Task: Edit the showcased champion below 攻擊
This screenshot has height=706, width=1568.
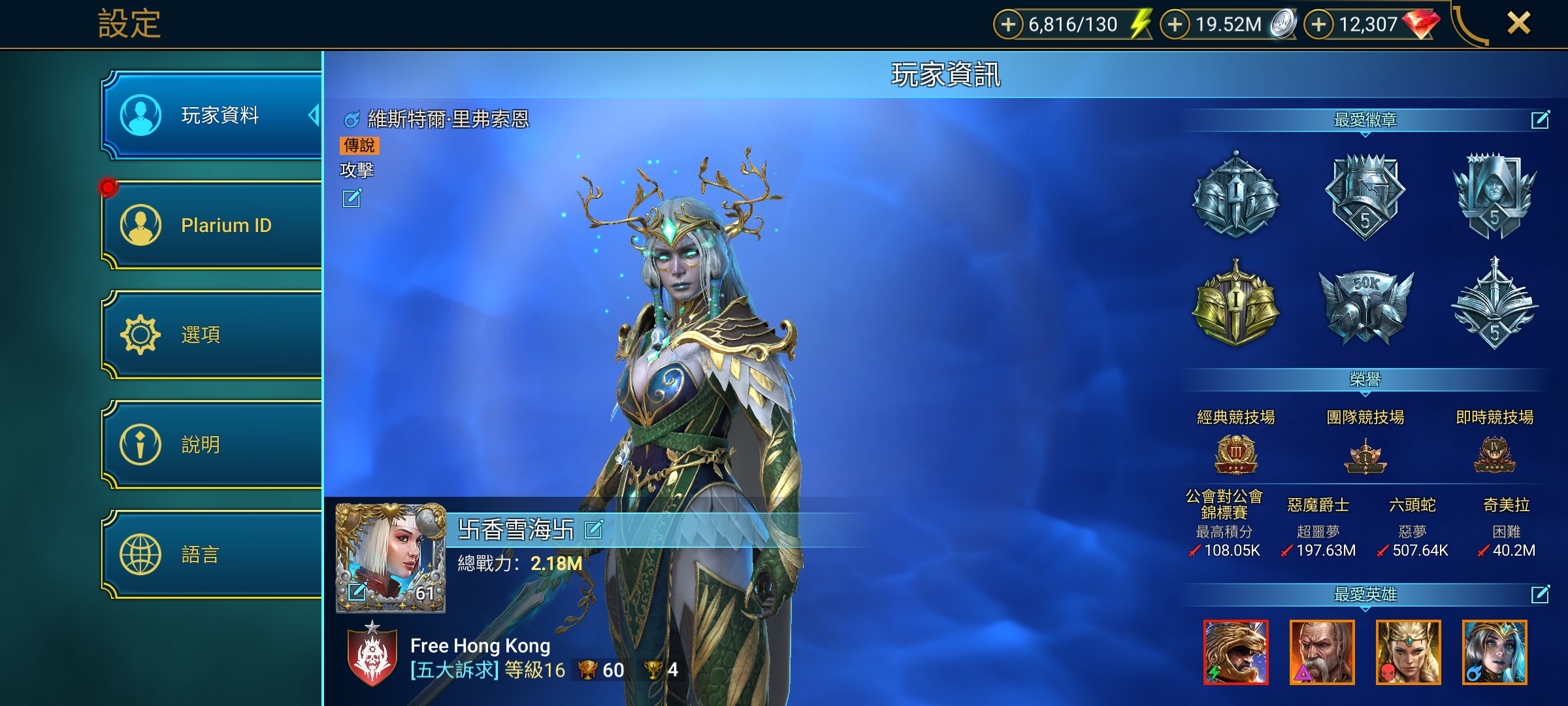Action: [351, 198]
